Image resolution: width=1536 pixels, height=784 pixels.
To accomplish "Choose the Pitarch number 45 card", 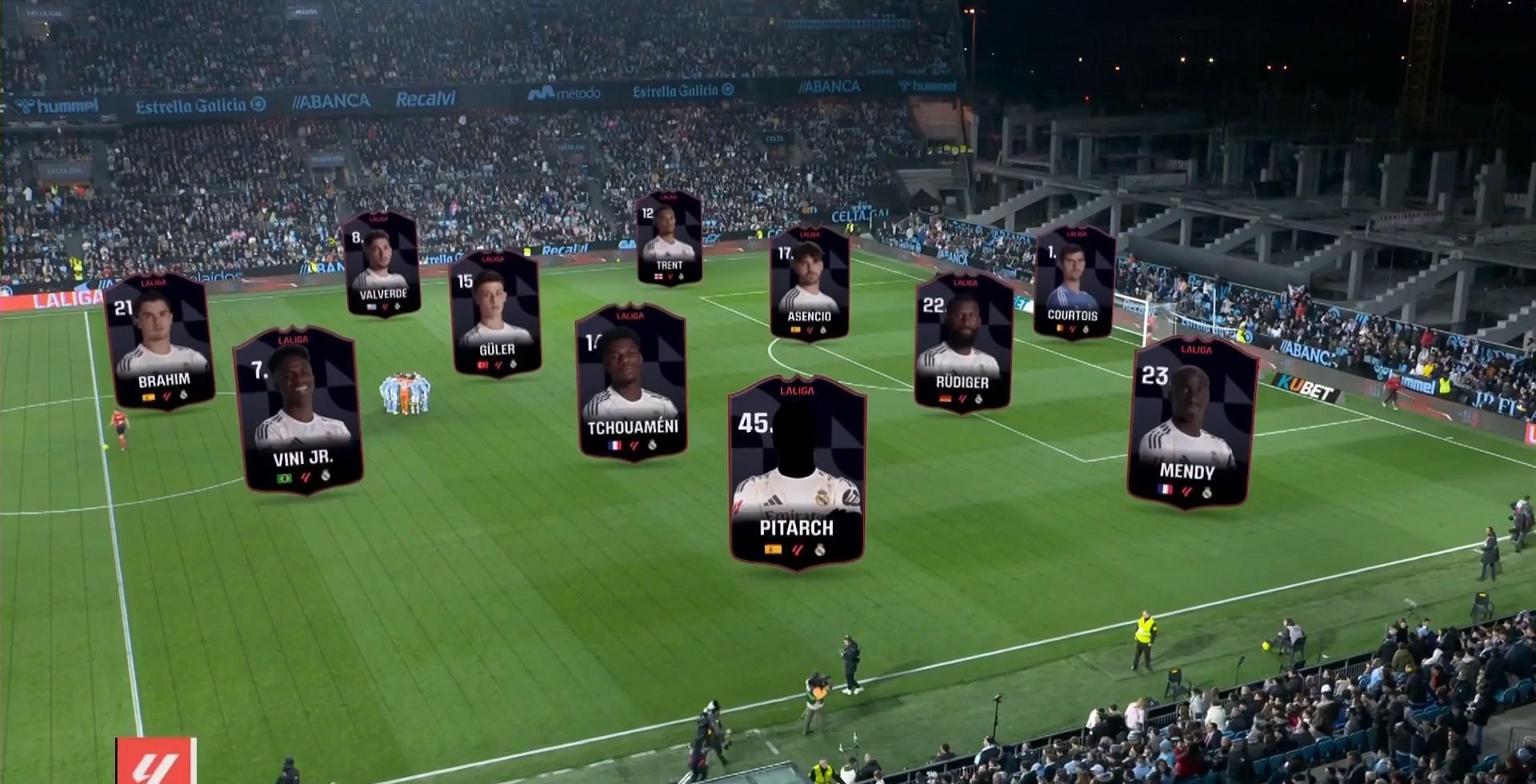I will point(797,472).
